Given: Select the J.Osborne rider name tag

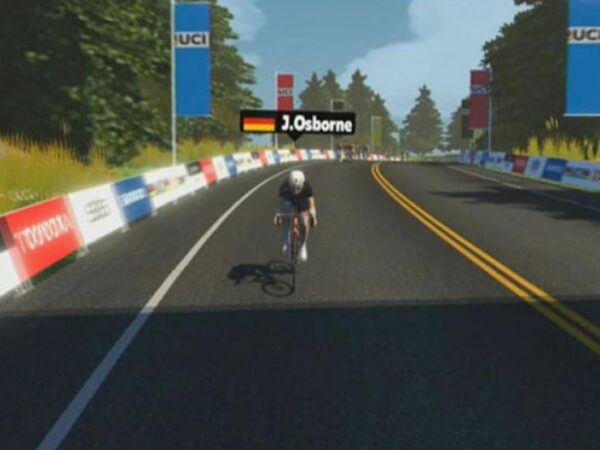Looking at the screenshot, I should [297, 123].
